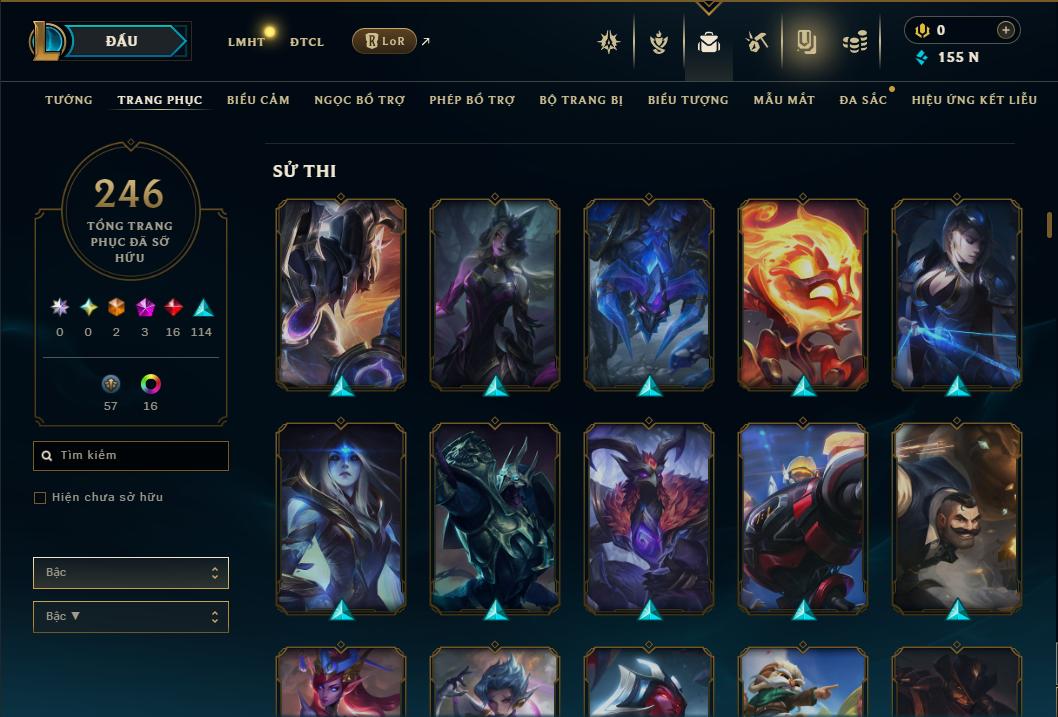Screen dimensions: 1058x717
Task: Launch the LoR external link
Action: (385, 41)
